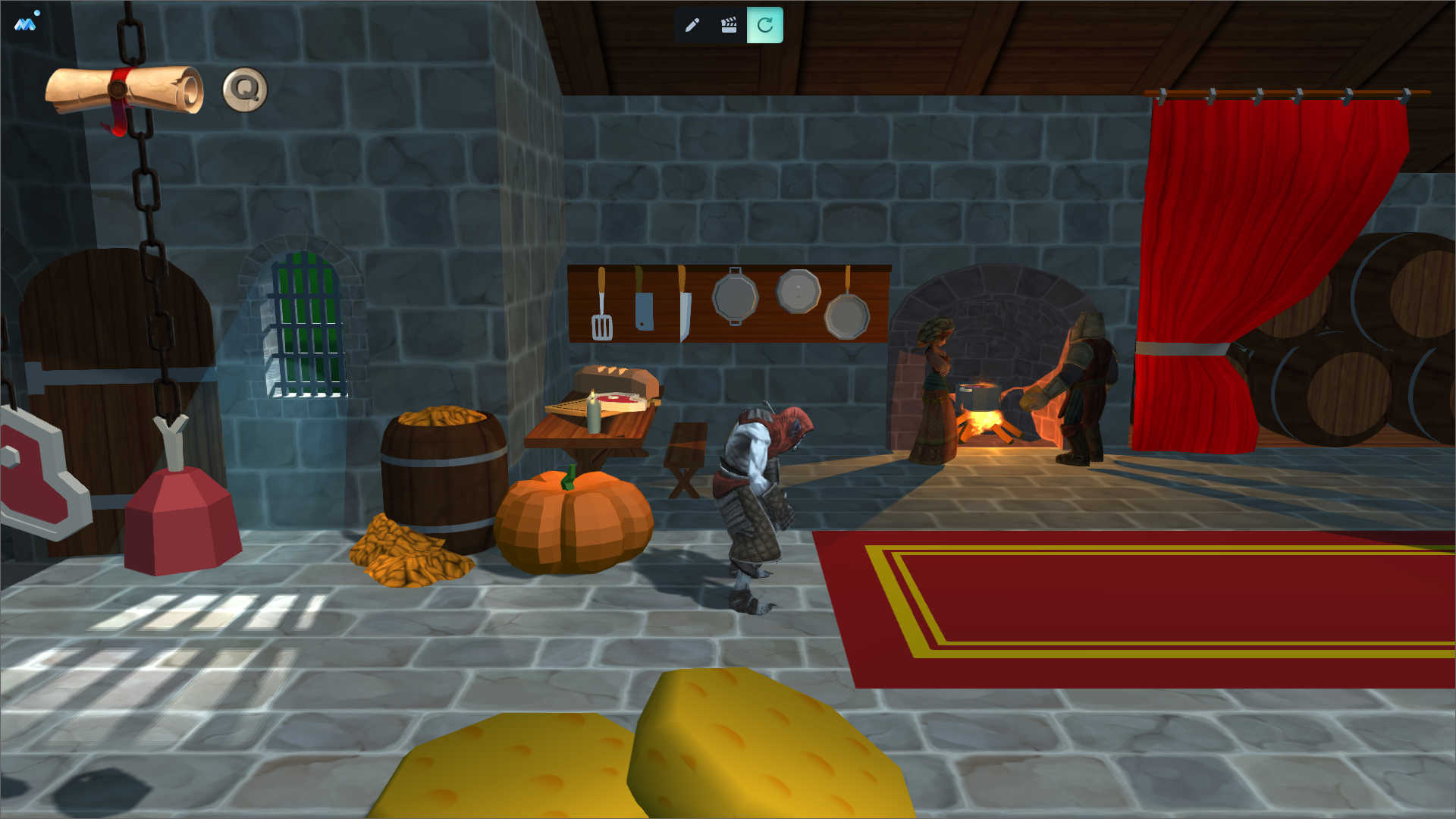Hit the highlighted restart arrow button
The height and width of the screenshot is (819, 1456).
[x=764, y=25]
